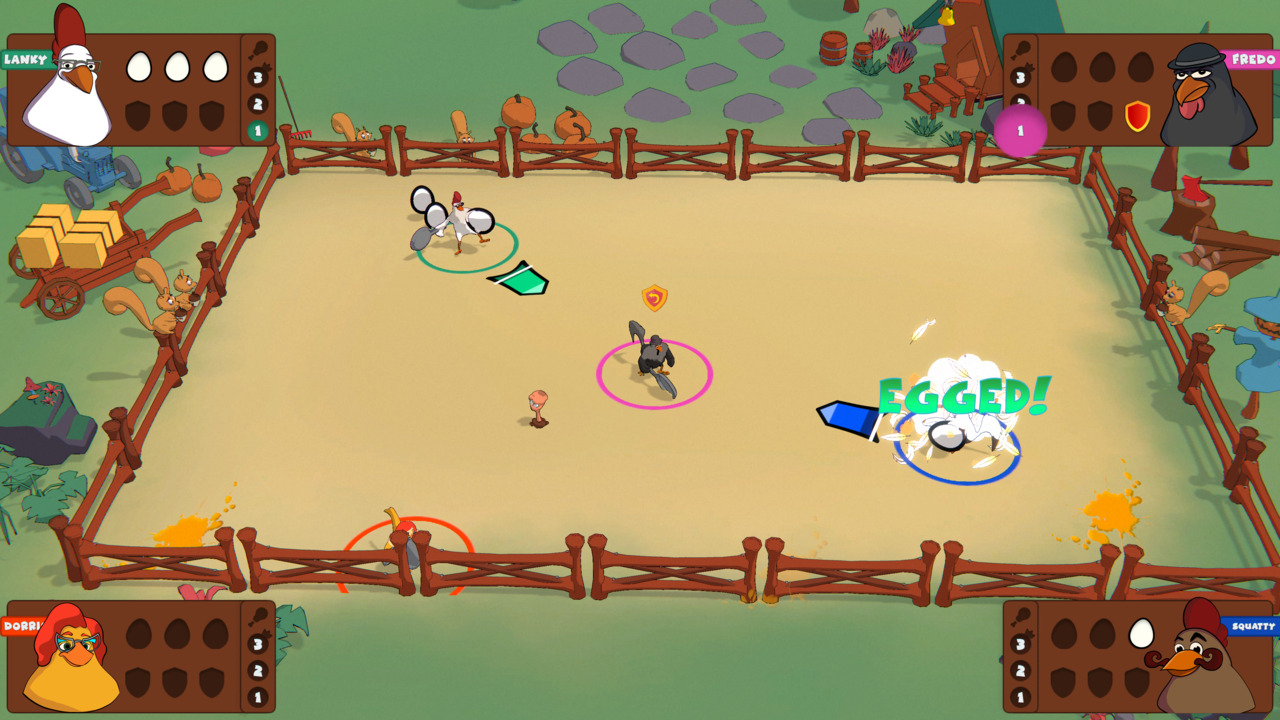
Task: Click the number 3 badge on Squatty's panel
Action: [1021, 644]
